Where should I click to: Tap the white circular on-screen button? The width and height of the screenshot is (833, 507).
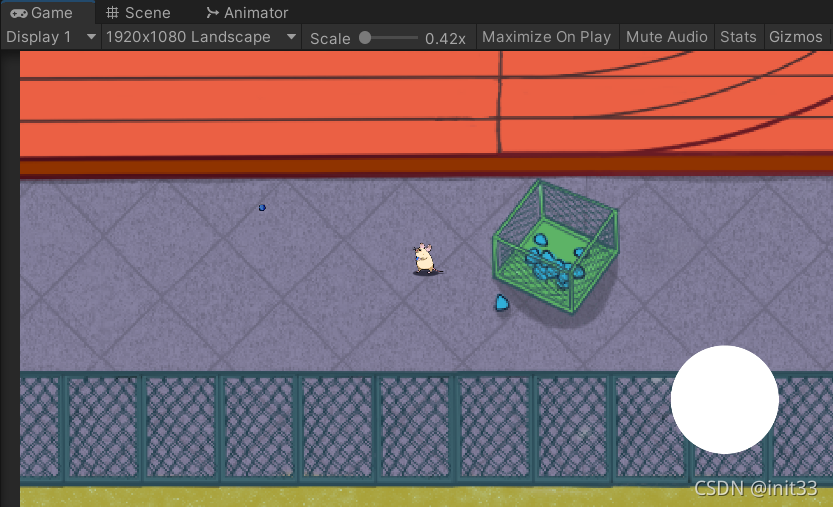[724, 399]
